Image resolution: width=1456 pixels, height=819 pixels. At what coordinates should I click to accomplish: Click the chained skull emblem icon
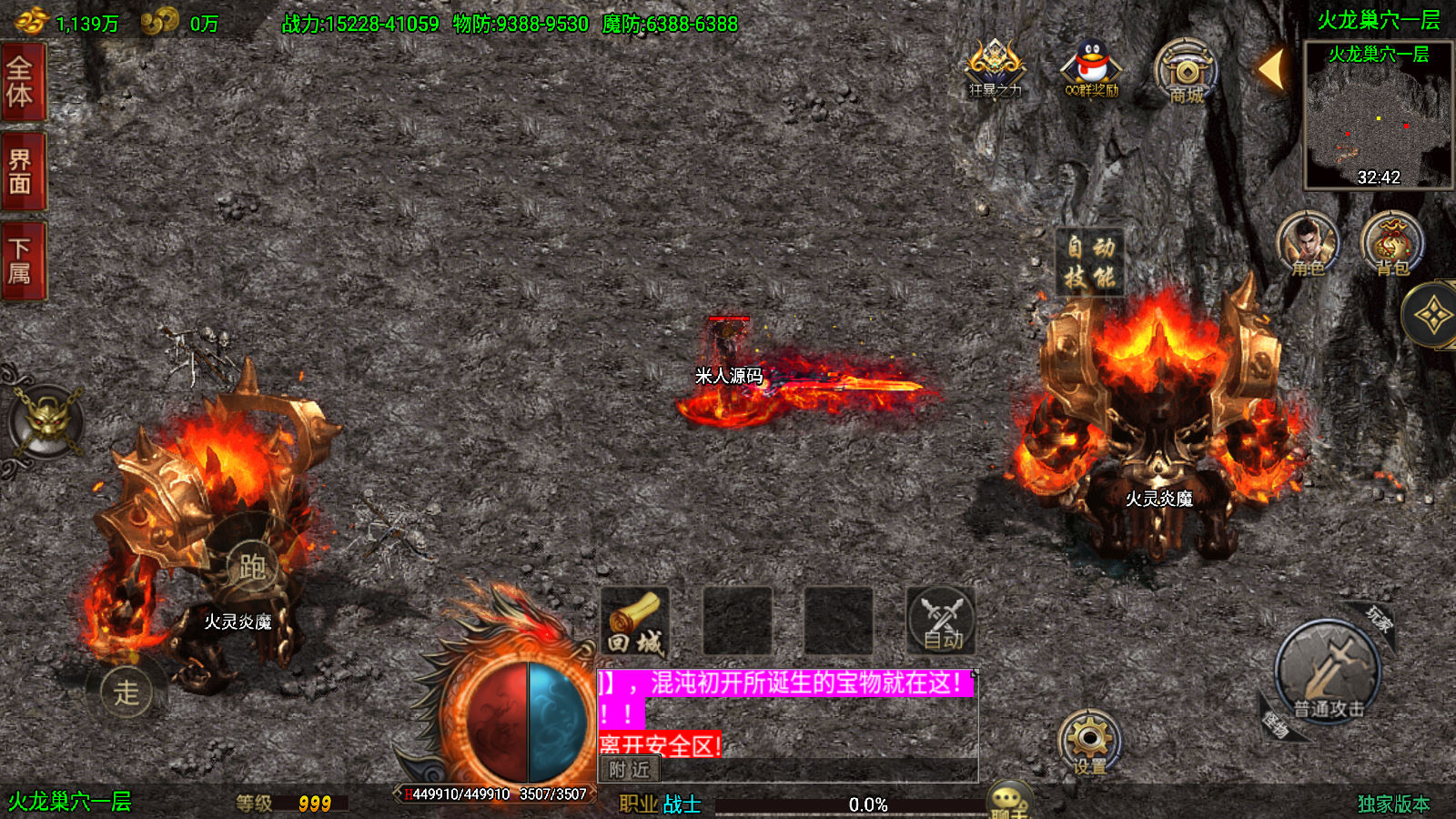point(45,422)
